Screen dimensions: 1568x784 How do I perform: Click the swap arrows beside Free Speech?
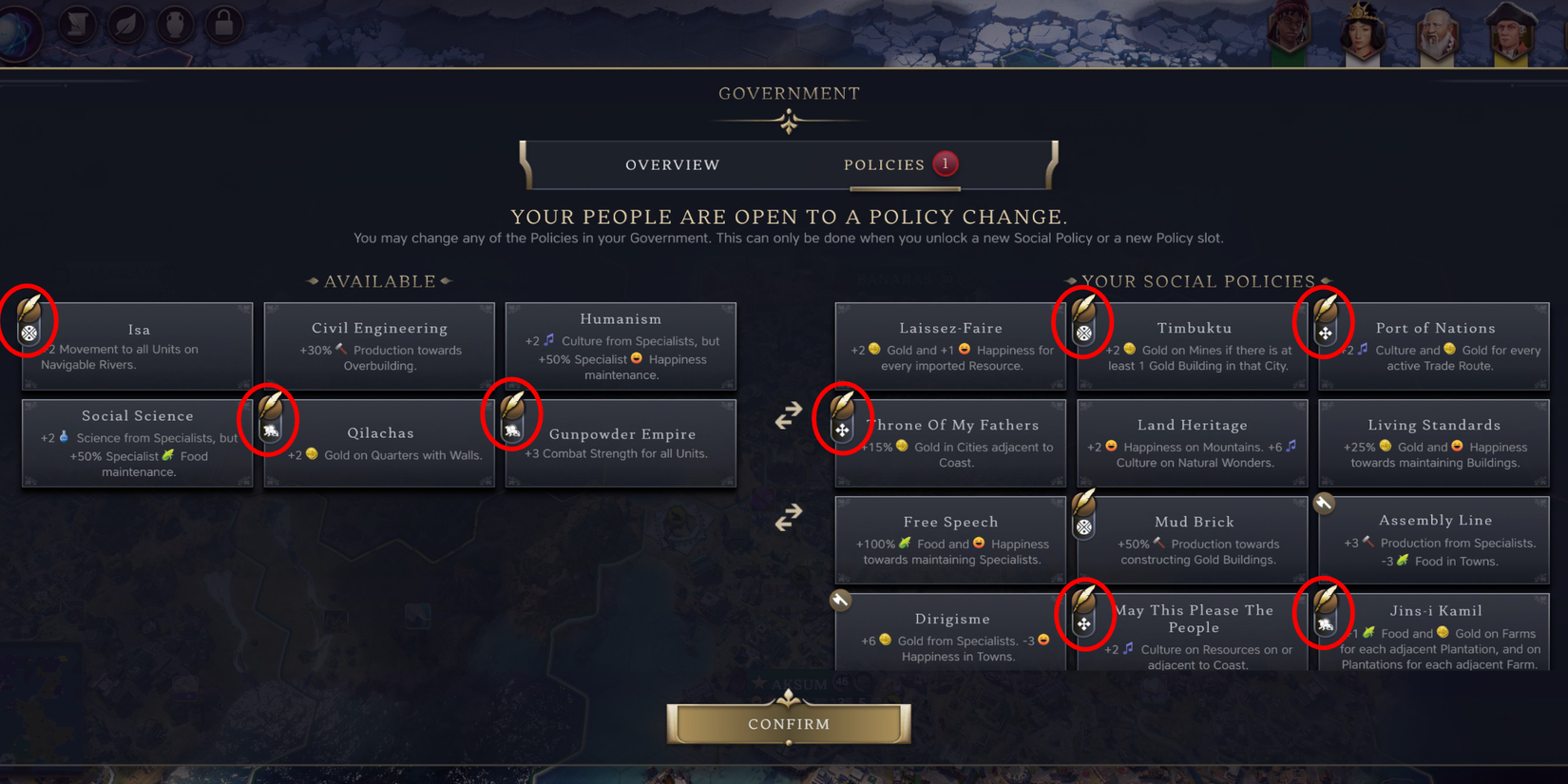(x=787, y=517)
